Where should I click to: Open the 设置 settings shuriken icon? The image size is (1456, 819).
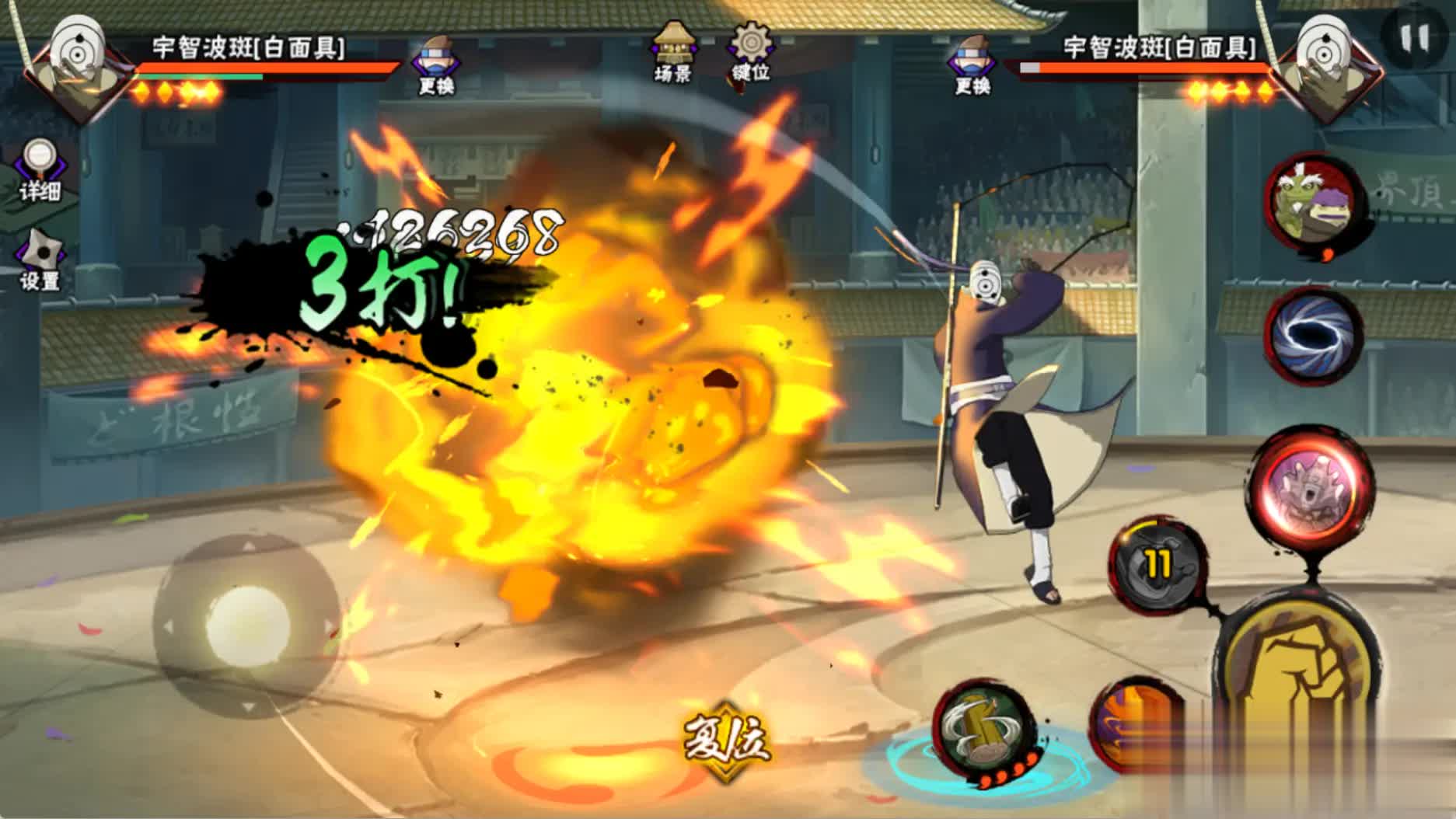[x=40, y=260]
